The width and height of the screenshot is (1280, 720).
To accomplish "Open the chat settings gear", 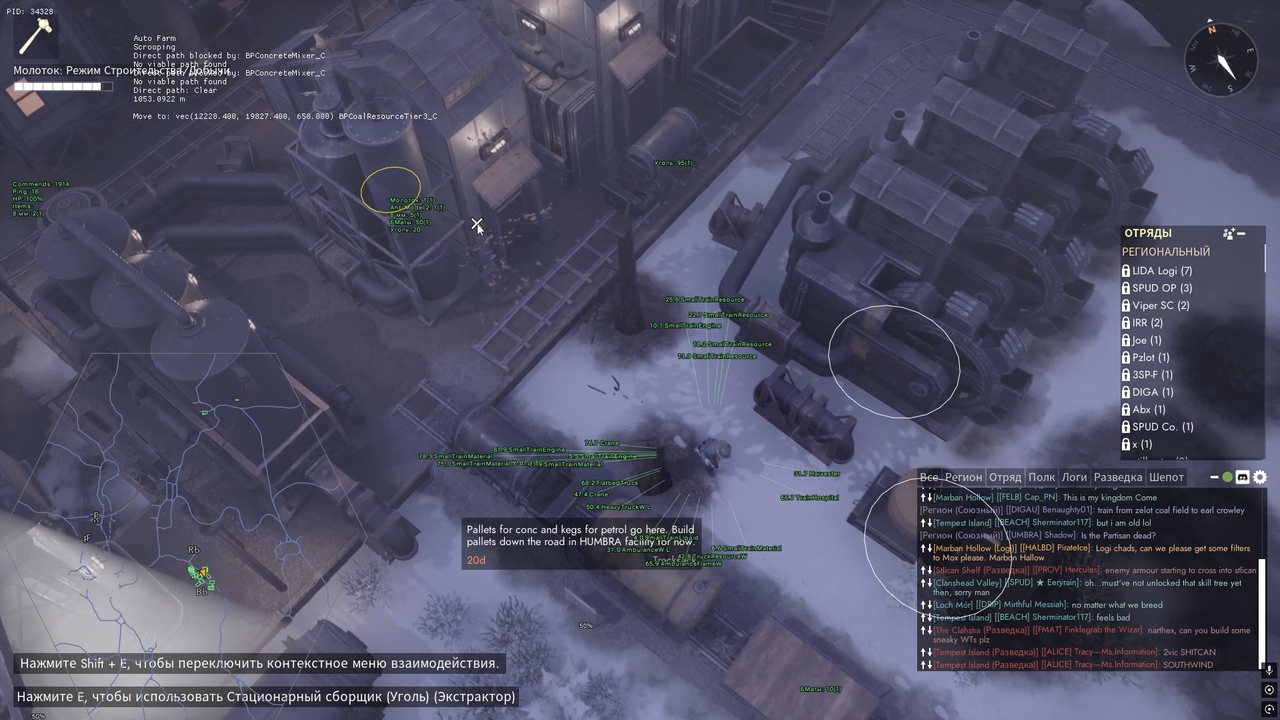I will coord(1259,477).
